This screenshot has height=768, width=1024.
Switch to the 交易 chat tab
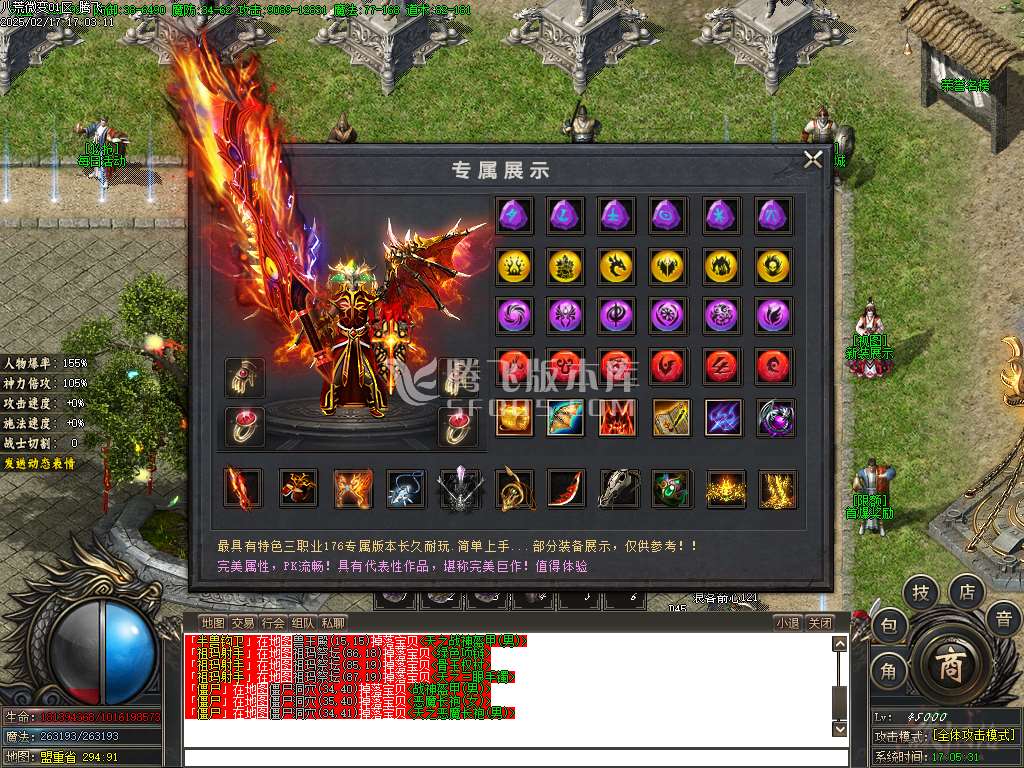click(243, 623)
